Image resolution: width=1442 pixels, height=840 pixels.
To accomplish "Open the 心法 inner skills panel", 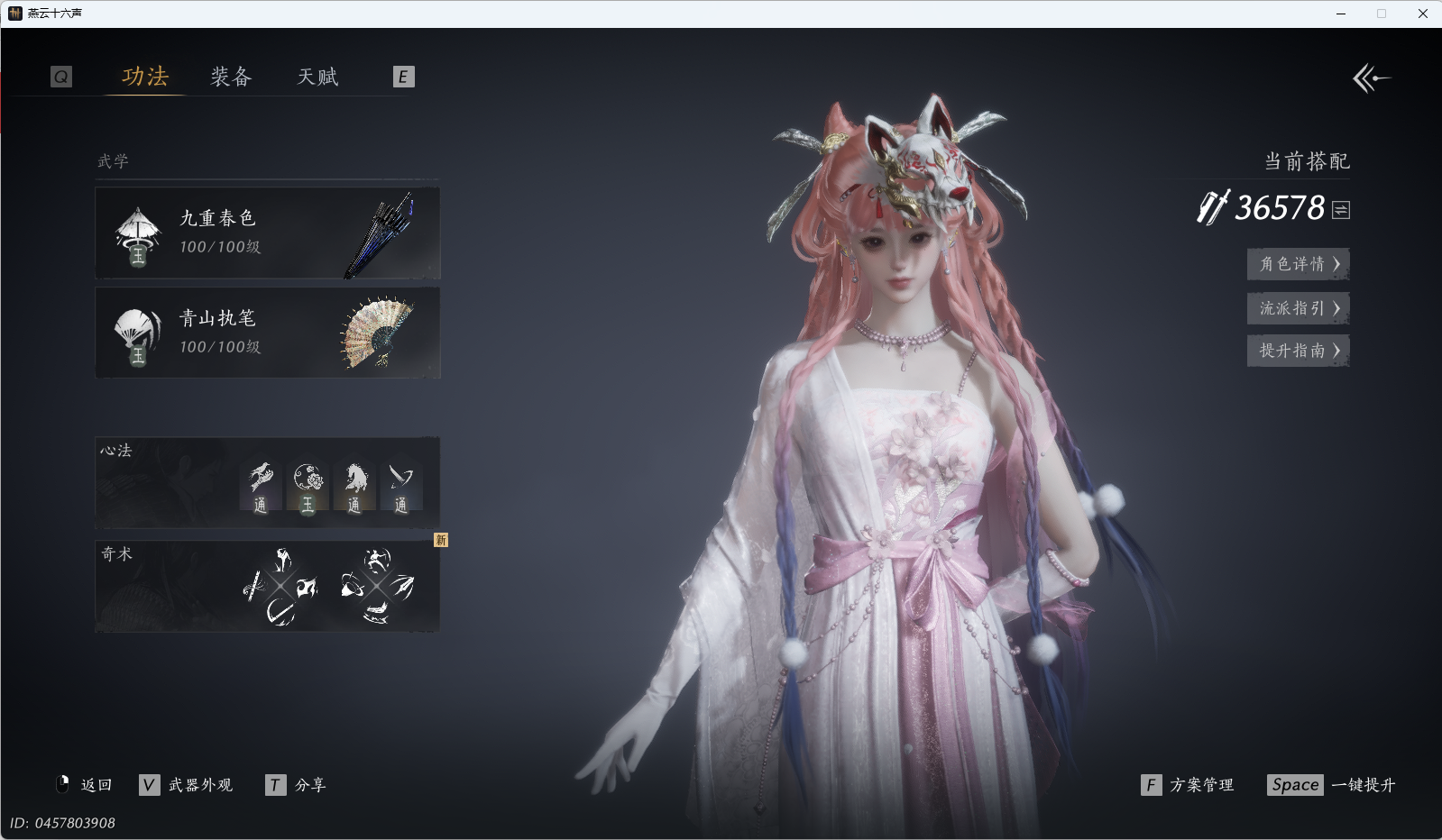I will tap(268, 483).
